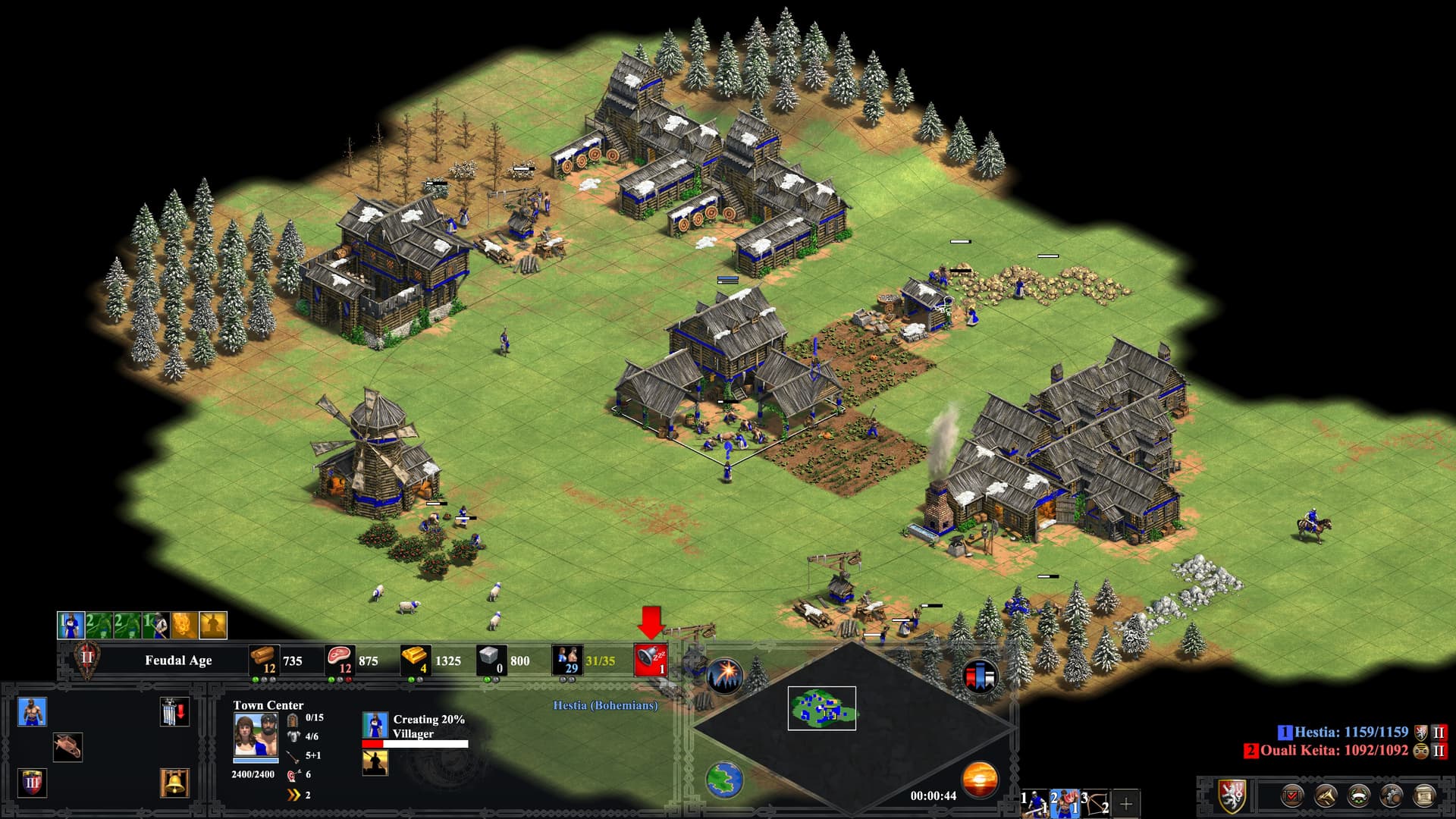Ring the Town Bell
Viewport: 1456px width, 819px height.
tap(174, 782)
